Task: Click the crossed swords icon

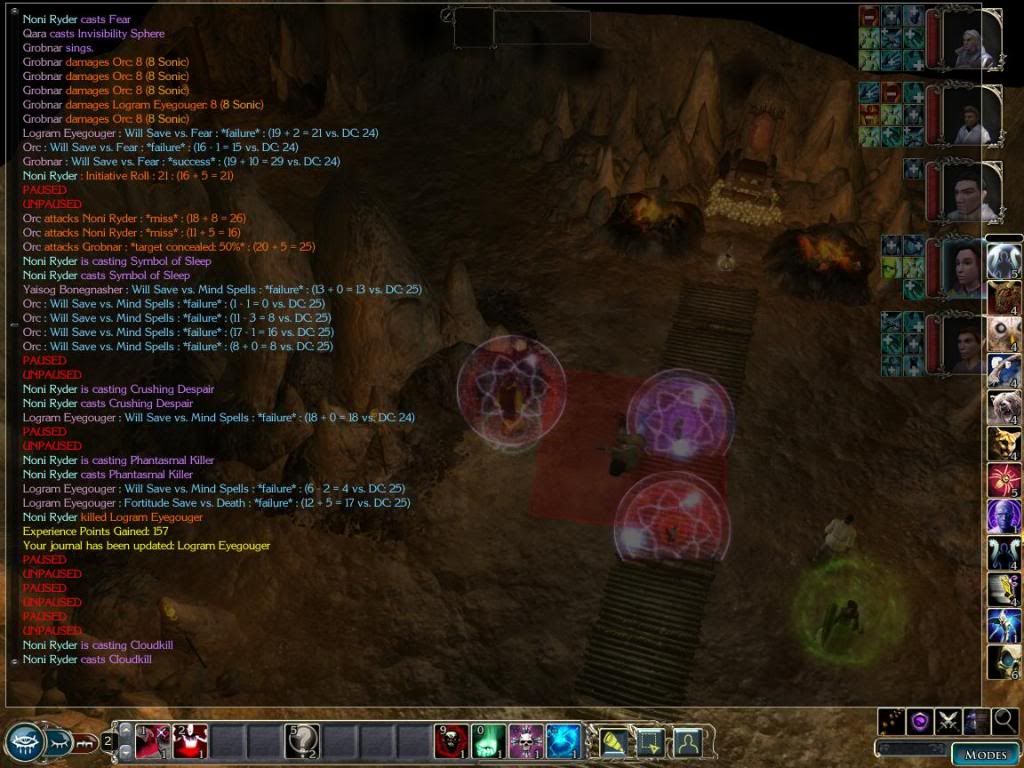Action: click(948, 720)
